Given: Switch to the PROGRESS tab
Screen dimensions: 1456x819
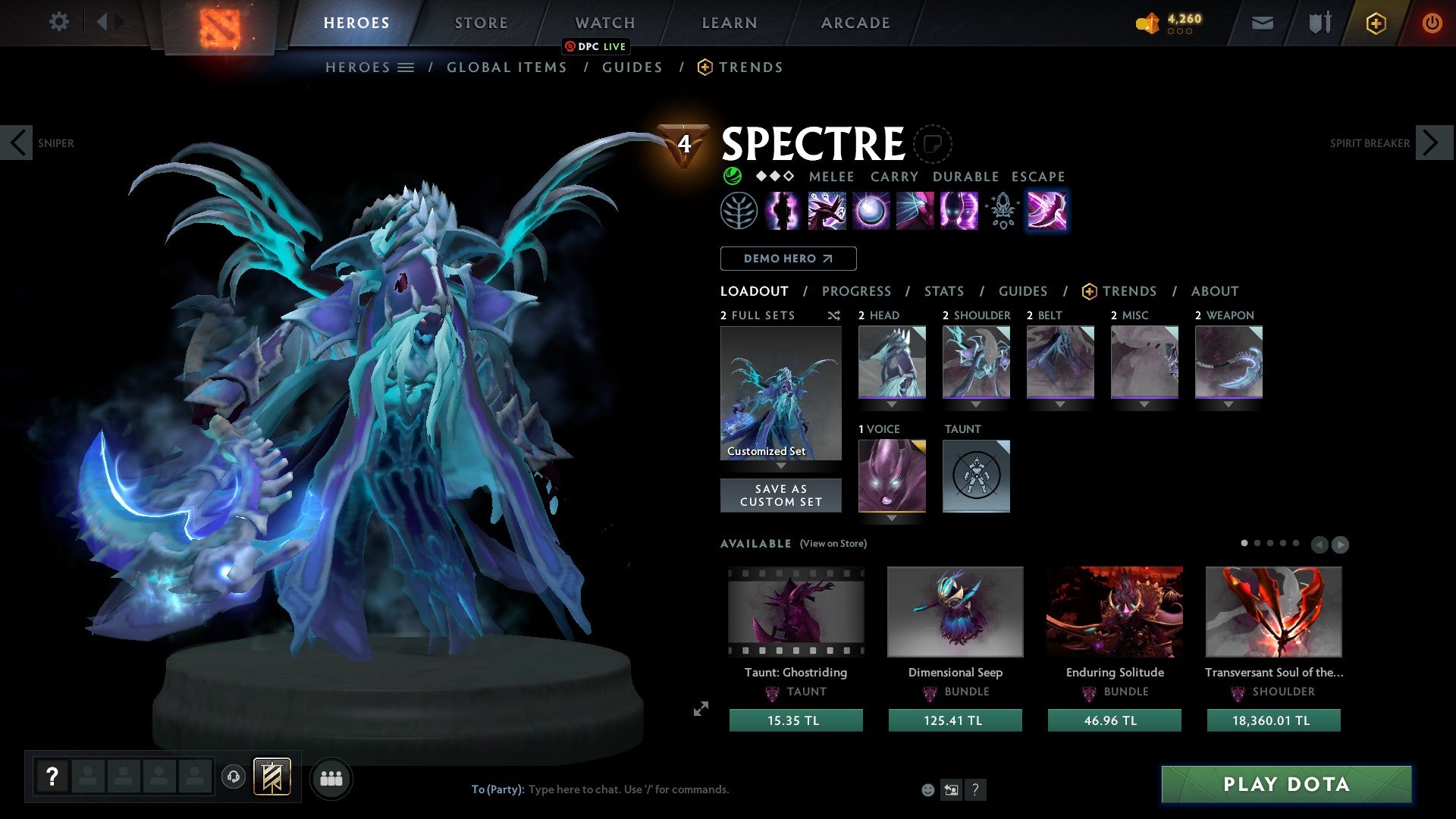Looking at the screenshot, I should (x=857, y=290).
